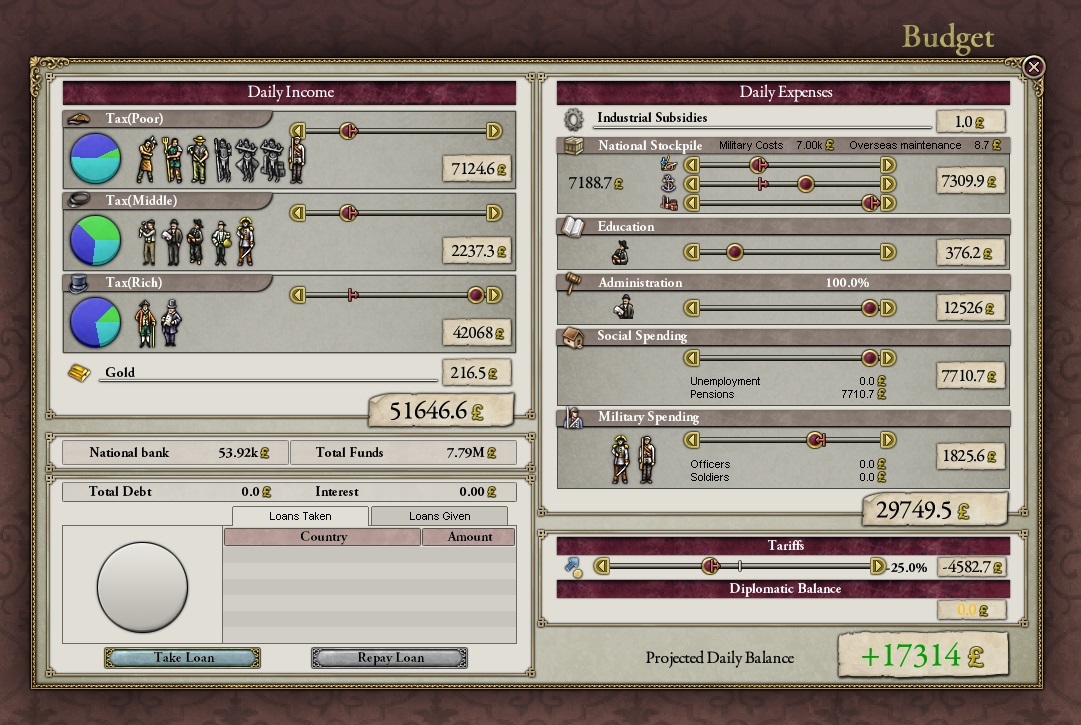Screen dimensions: 1081x725
Task: Lower rich tax with its left arrow
Action: pos(296,295)
